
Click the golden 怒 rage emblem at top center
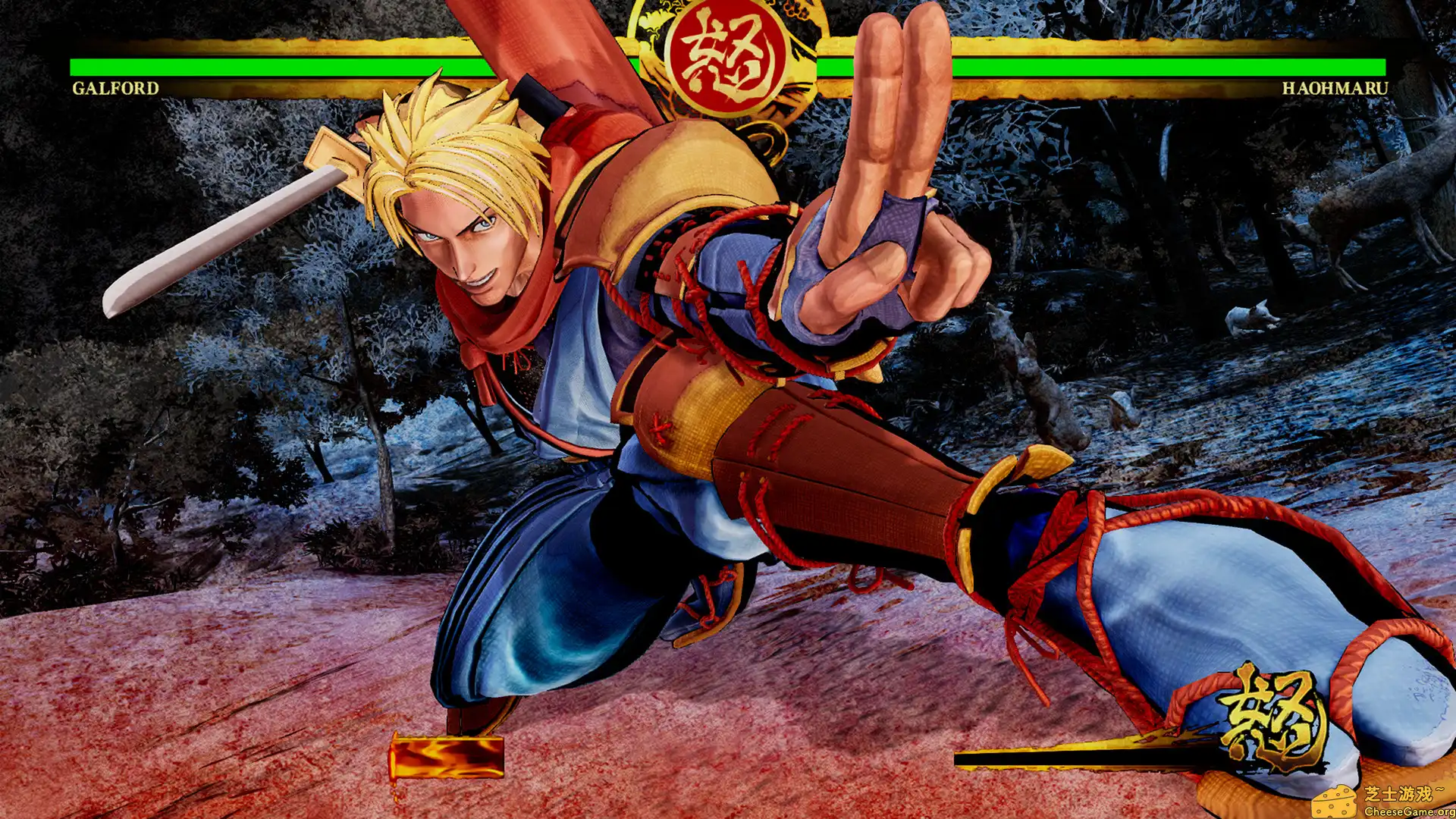click(x=728, y=53)
